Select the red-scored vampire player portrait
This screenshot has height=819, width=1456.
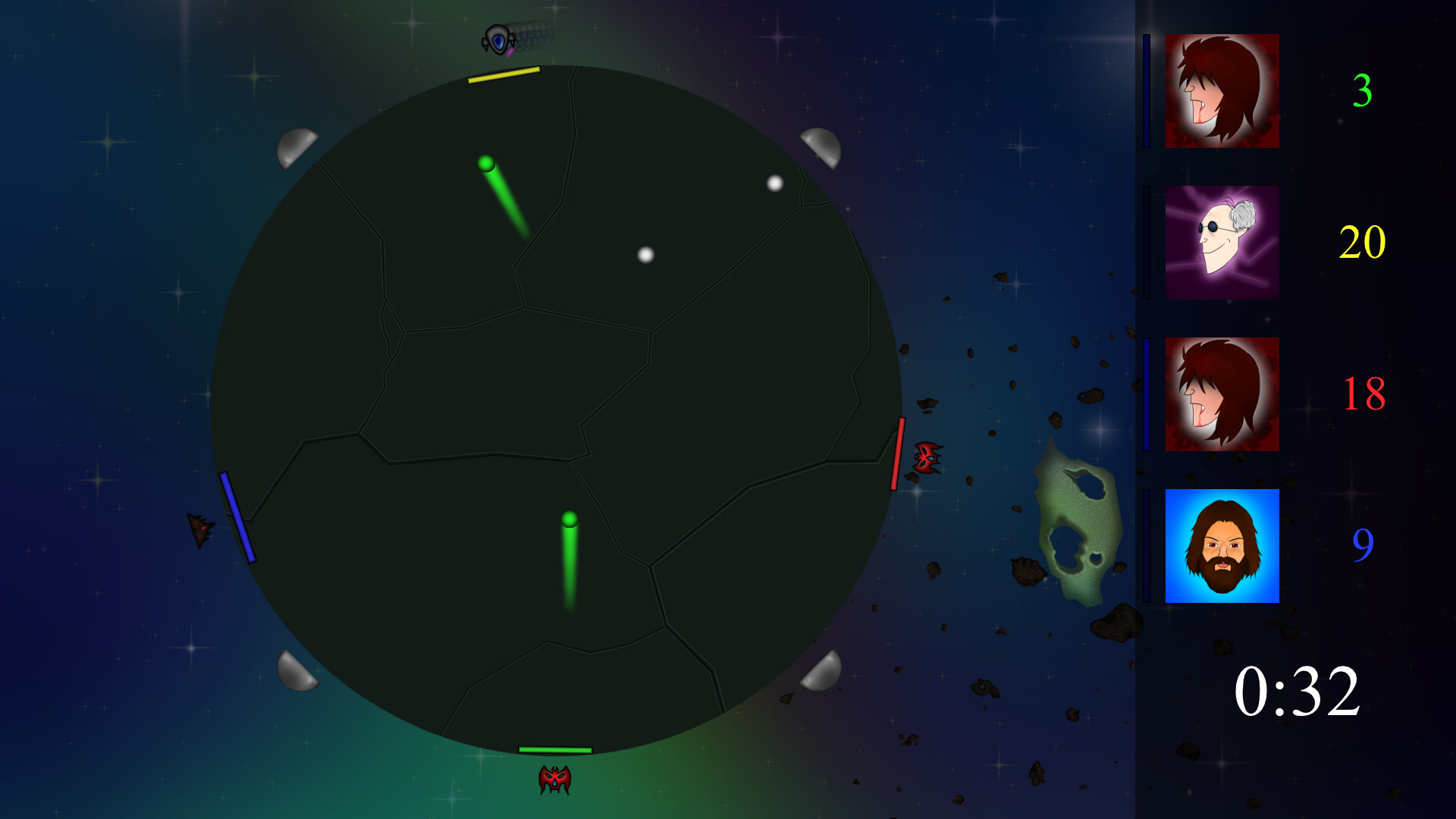click(1222, 394)
